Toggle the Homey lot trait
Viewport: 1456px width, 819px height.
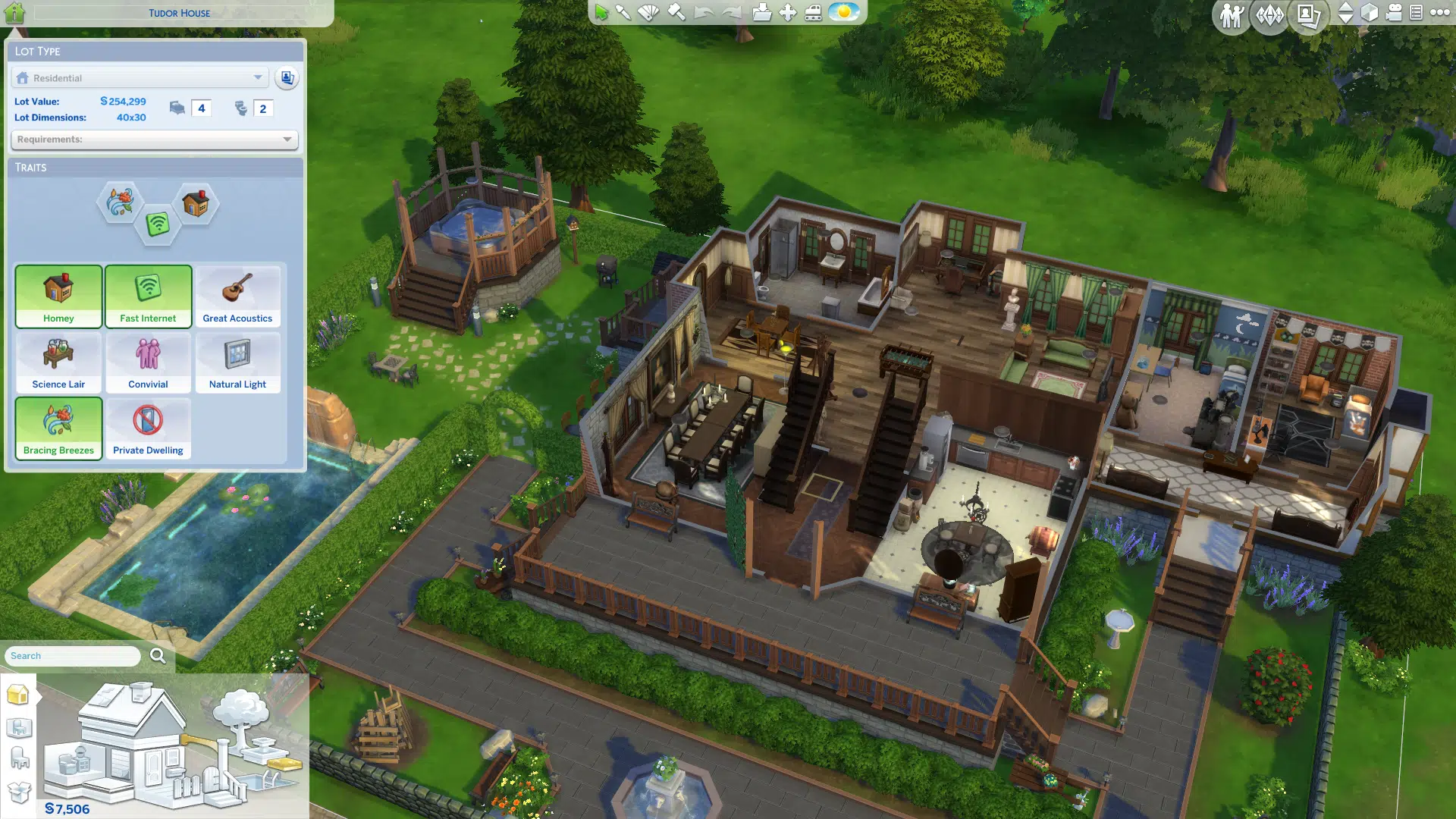click(58, 297)
